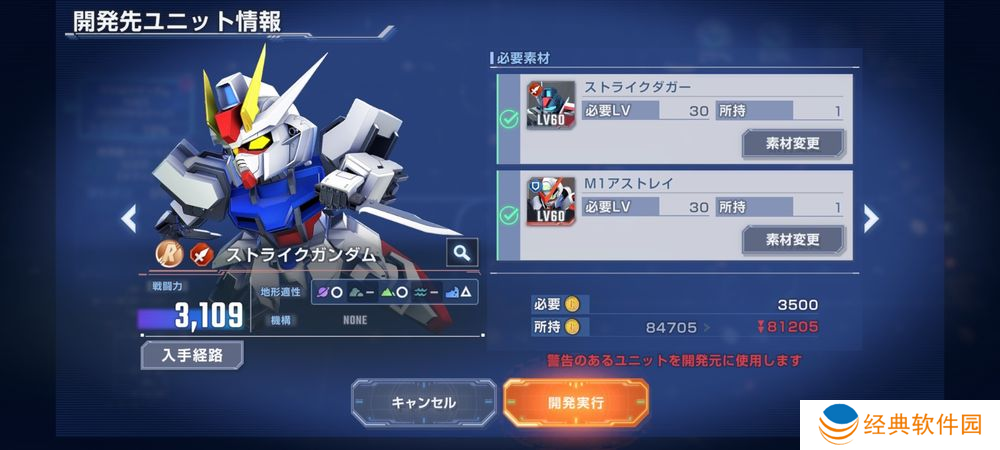1000x450 pixels.
Task: Confirm with the 開発実行 button
Action: coord(575,402)
